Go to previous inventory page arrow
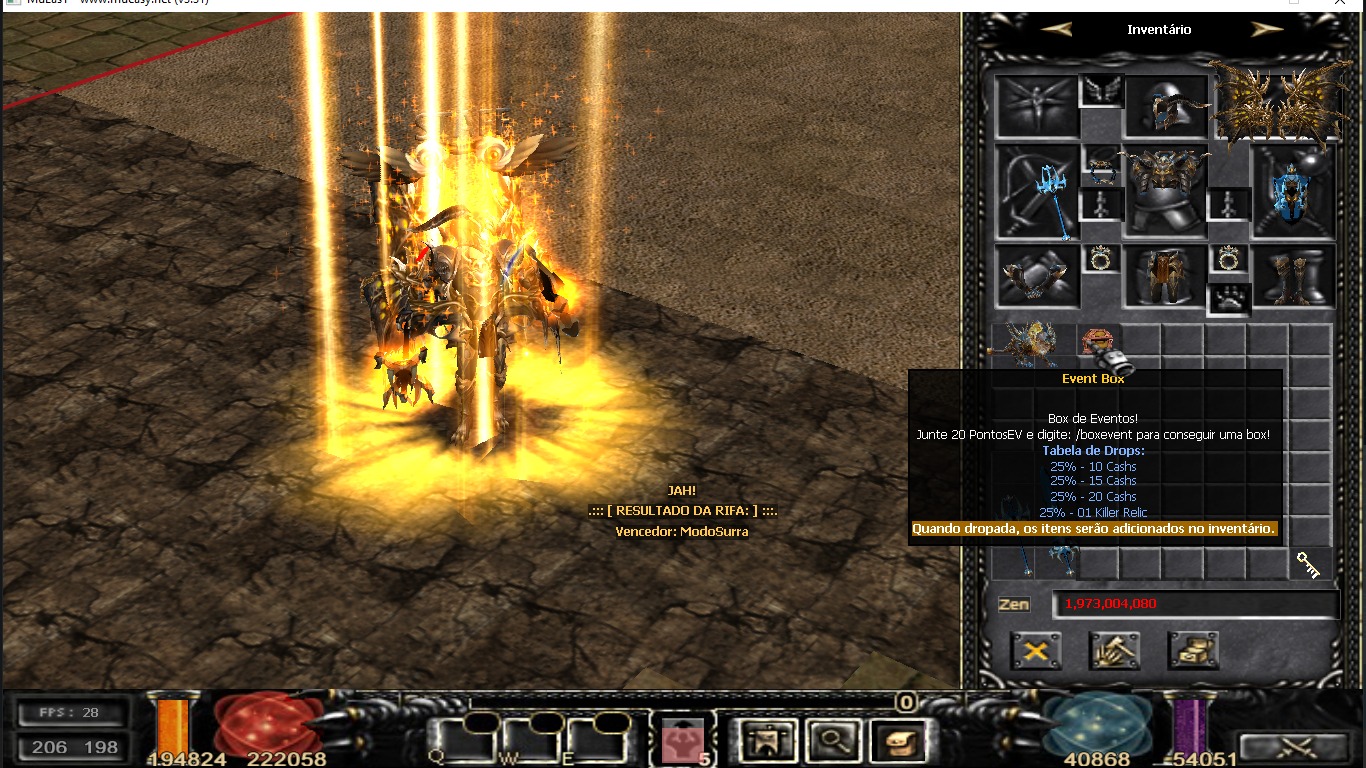The width and height of the screenshot is (1366, 768). coord(1056,29)
